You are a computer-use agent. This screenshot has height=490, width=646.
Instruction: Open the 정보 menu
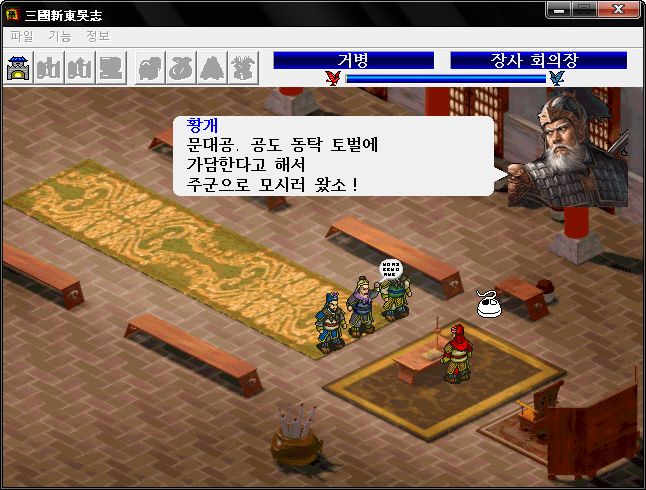(98, 36)
